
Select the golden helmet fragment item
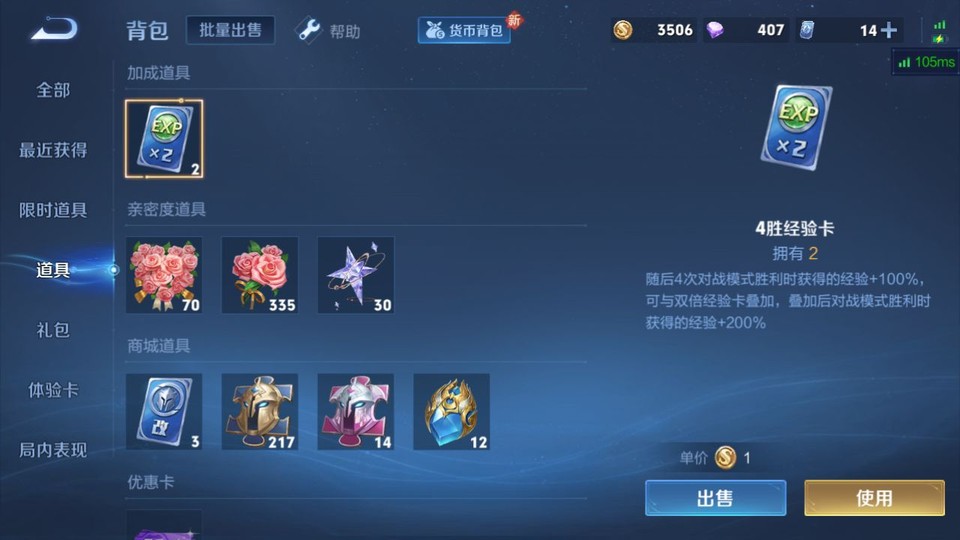(x=260, y=411)
